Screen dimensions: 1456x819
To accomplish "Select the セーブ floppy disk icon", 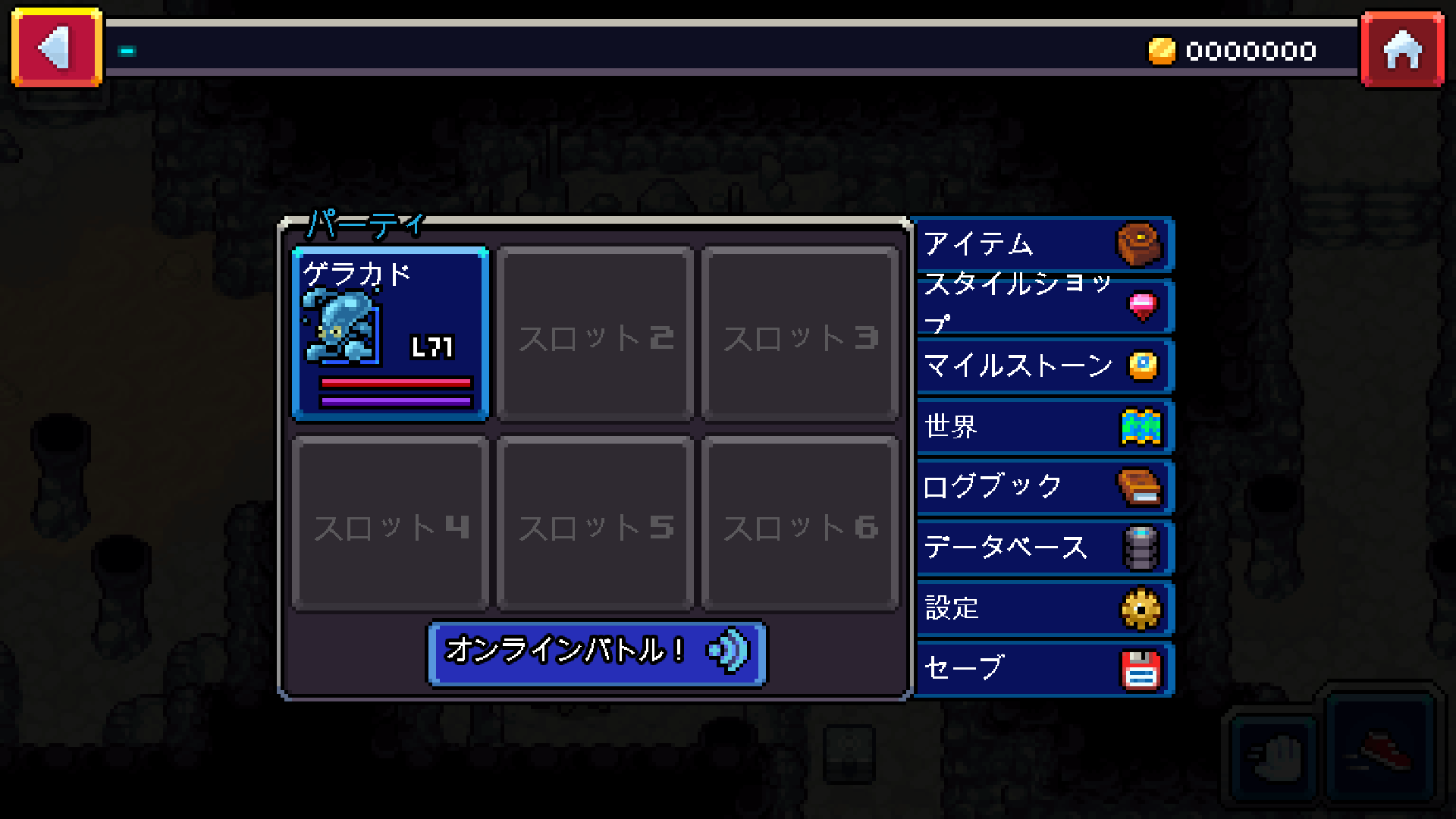I will (x=1140, y=669).
